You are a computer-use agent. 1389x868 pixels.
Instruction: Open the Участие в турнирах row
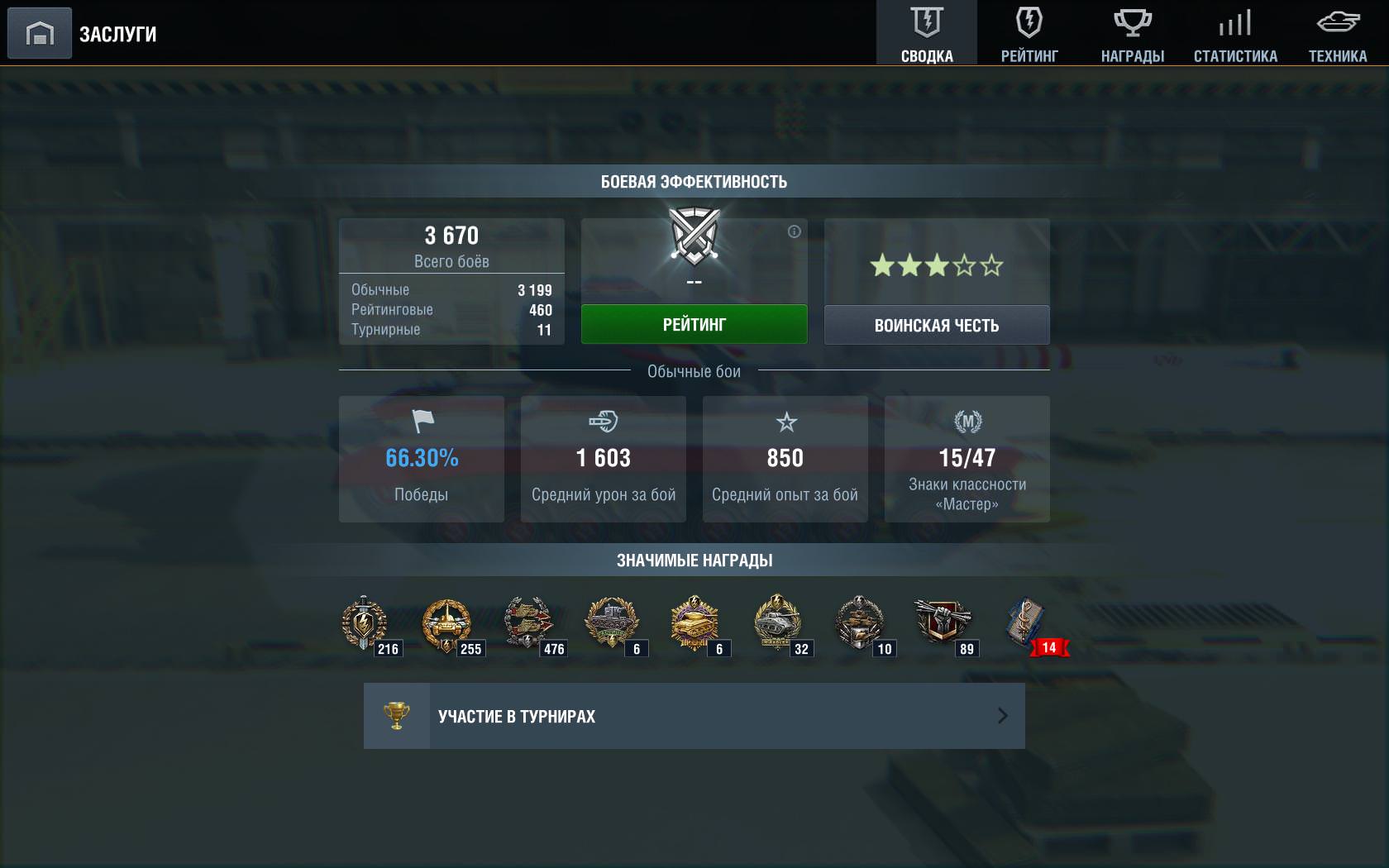pyautogui.click(x=694, y=716)
